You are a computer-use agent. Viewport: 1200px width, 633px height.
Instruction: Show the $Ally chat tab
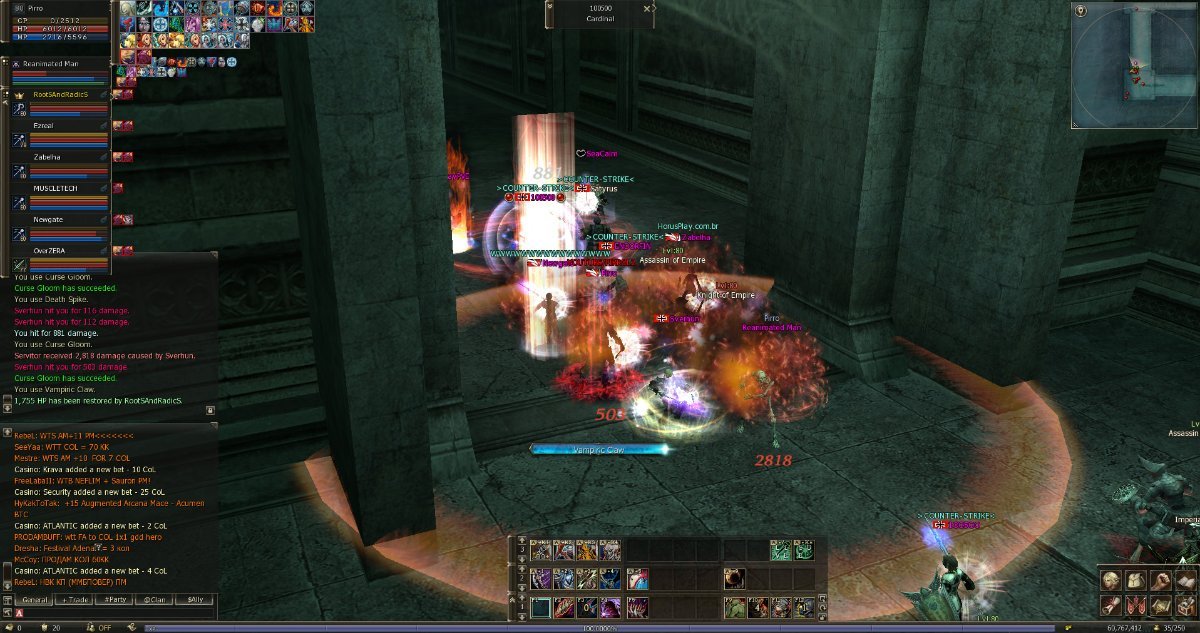point(195,599)
